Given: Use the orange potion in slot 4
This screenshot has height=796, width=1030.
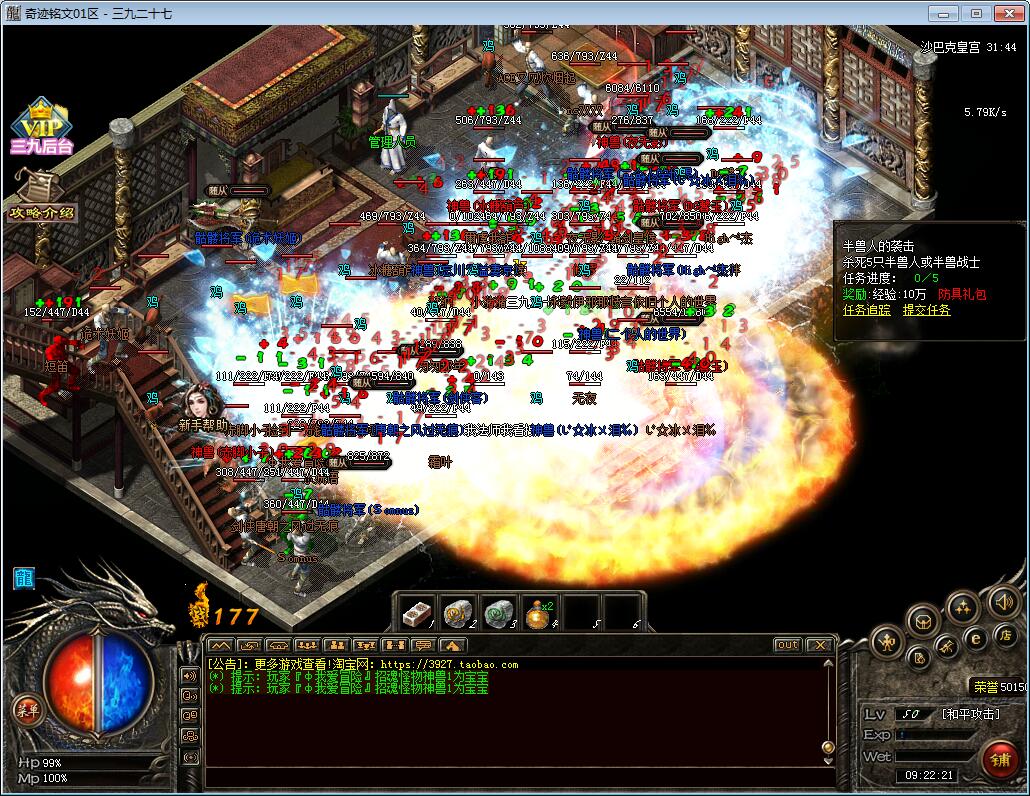Looking at the screenshot, I should (x=538, y=612).
